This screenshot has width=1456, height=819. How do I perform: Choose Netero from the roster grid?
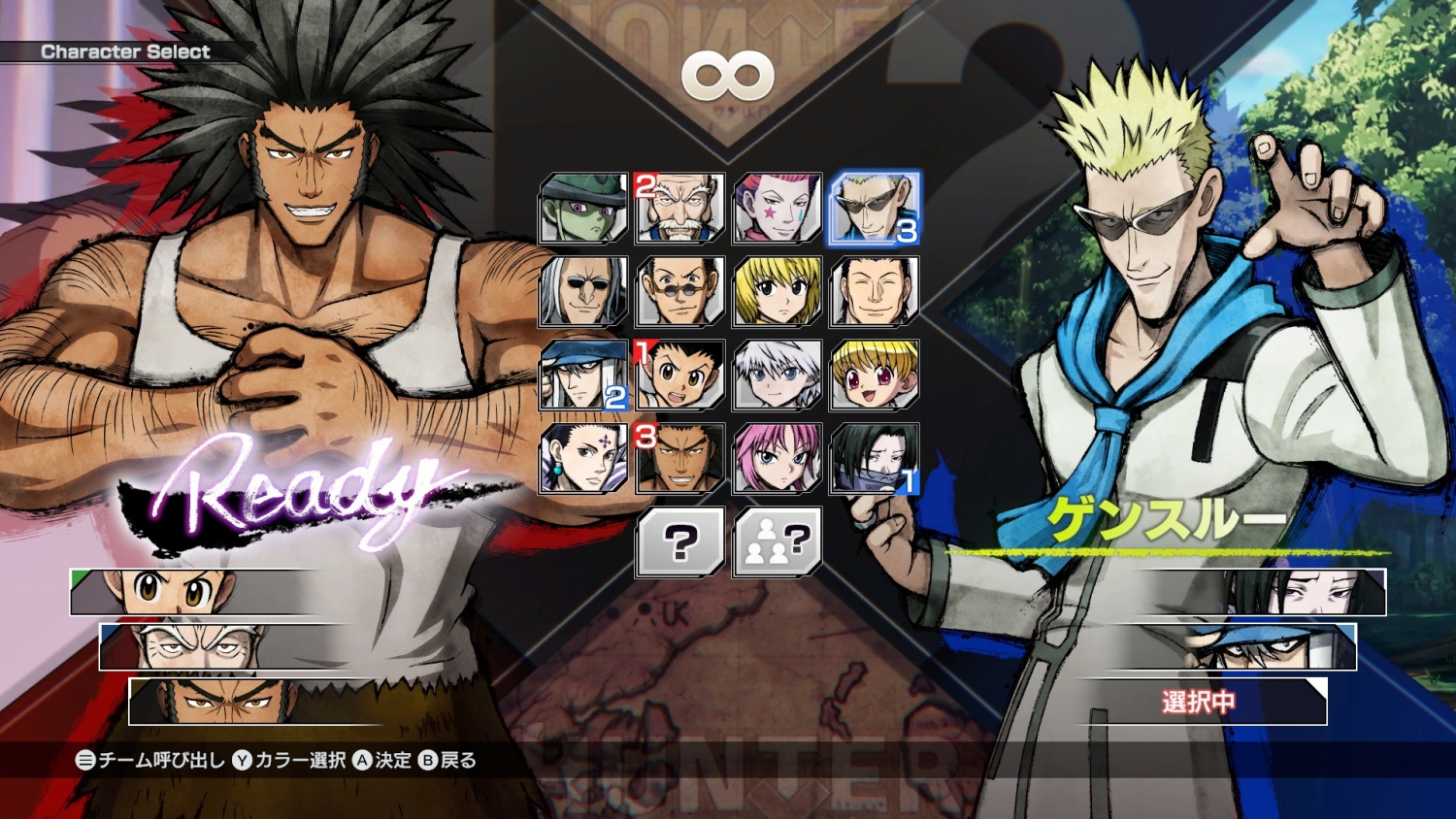point(680,208)
